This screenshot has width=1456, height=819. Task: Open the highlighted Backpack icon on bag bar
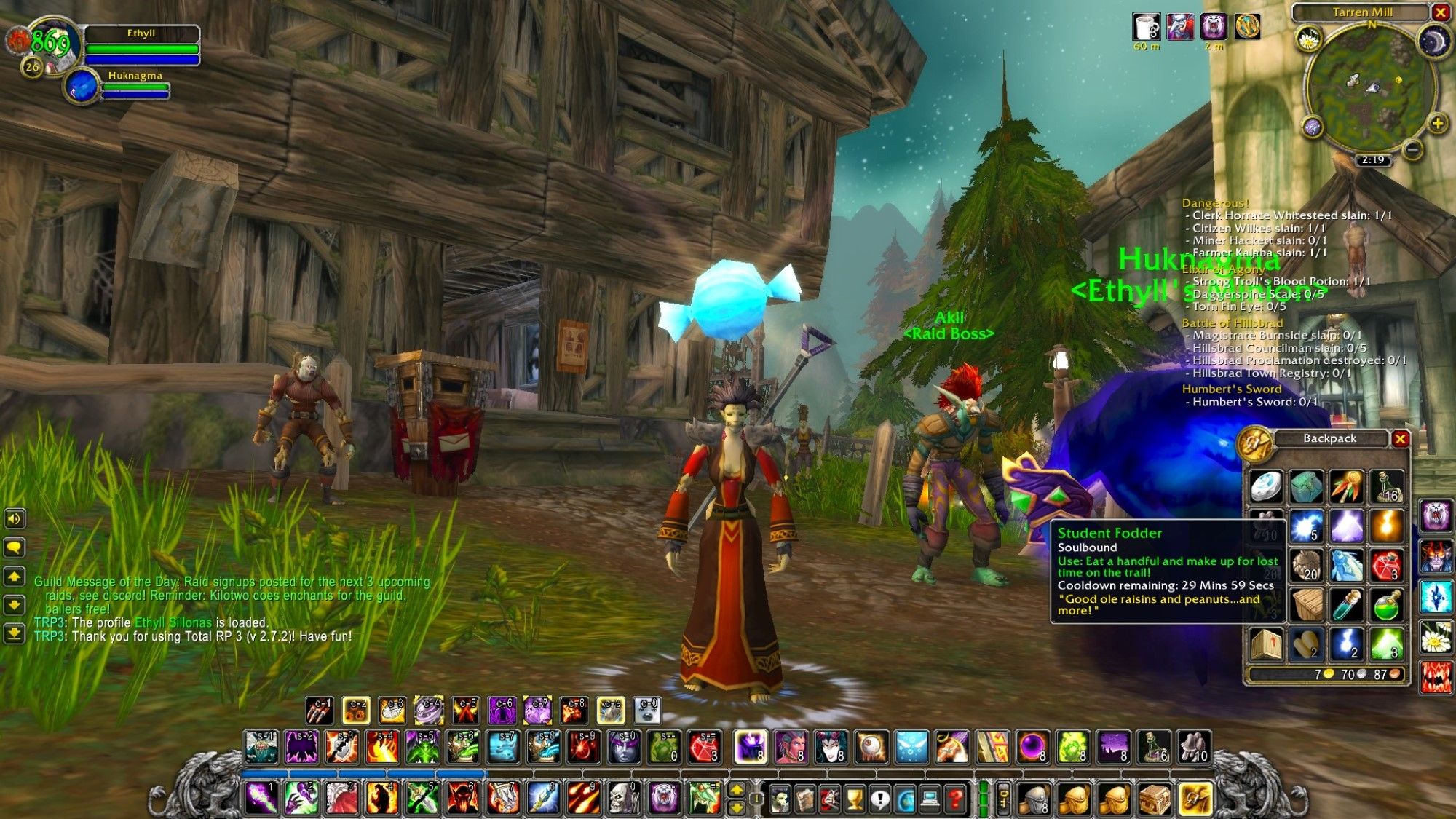(x=1195, y=799)
